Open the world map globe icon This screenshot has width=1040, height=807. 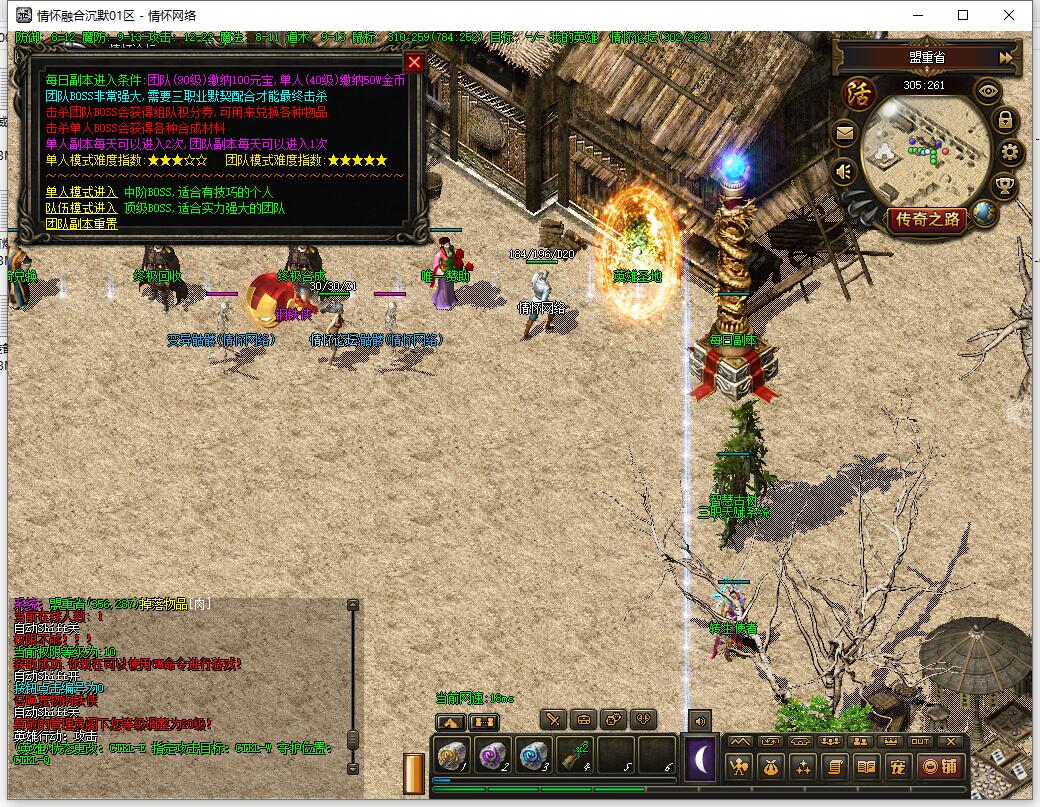coord(984,212)
